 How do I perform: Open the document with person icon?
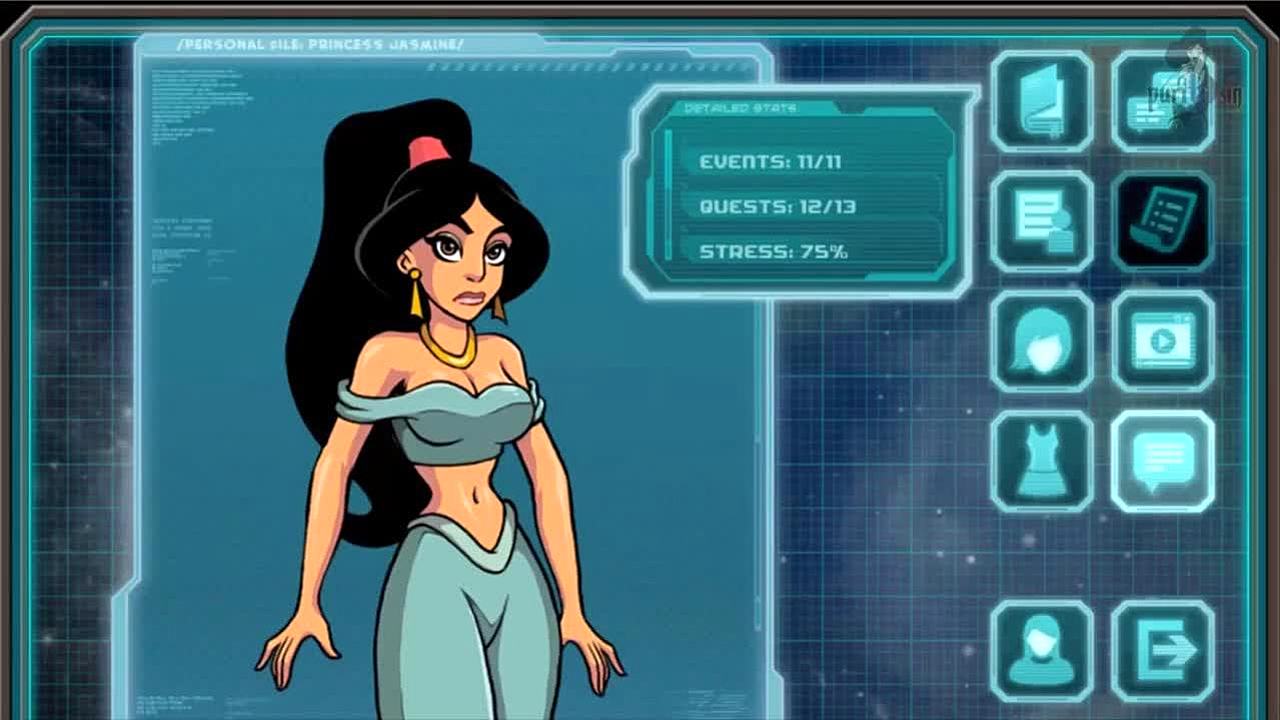(x=1042, y=221)
